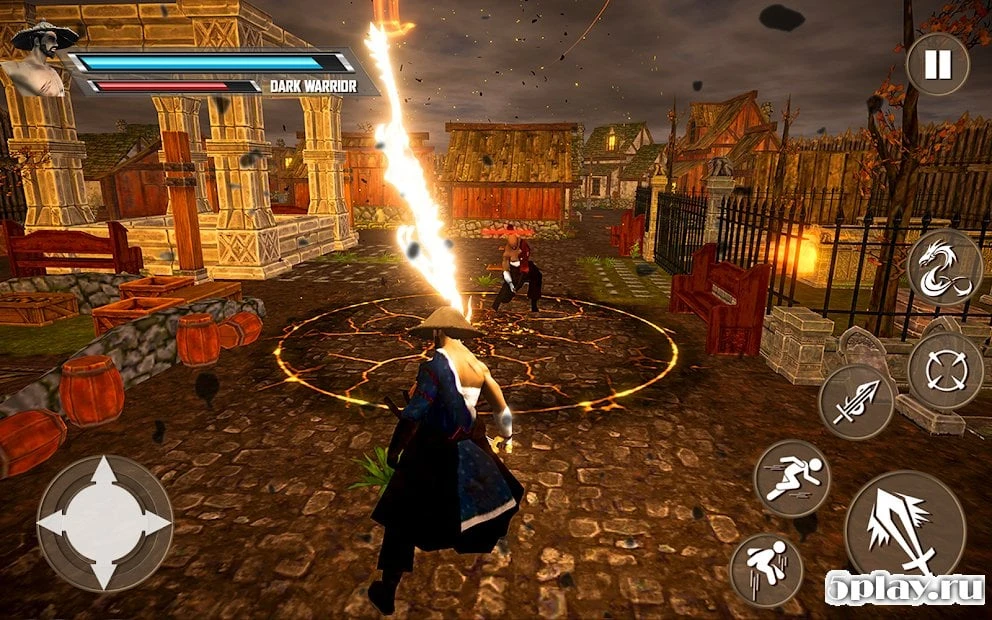Pause the game
The width and height of the screenshot is (992, 620).
point(937,65)
